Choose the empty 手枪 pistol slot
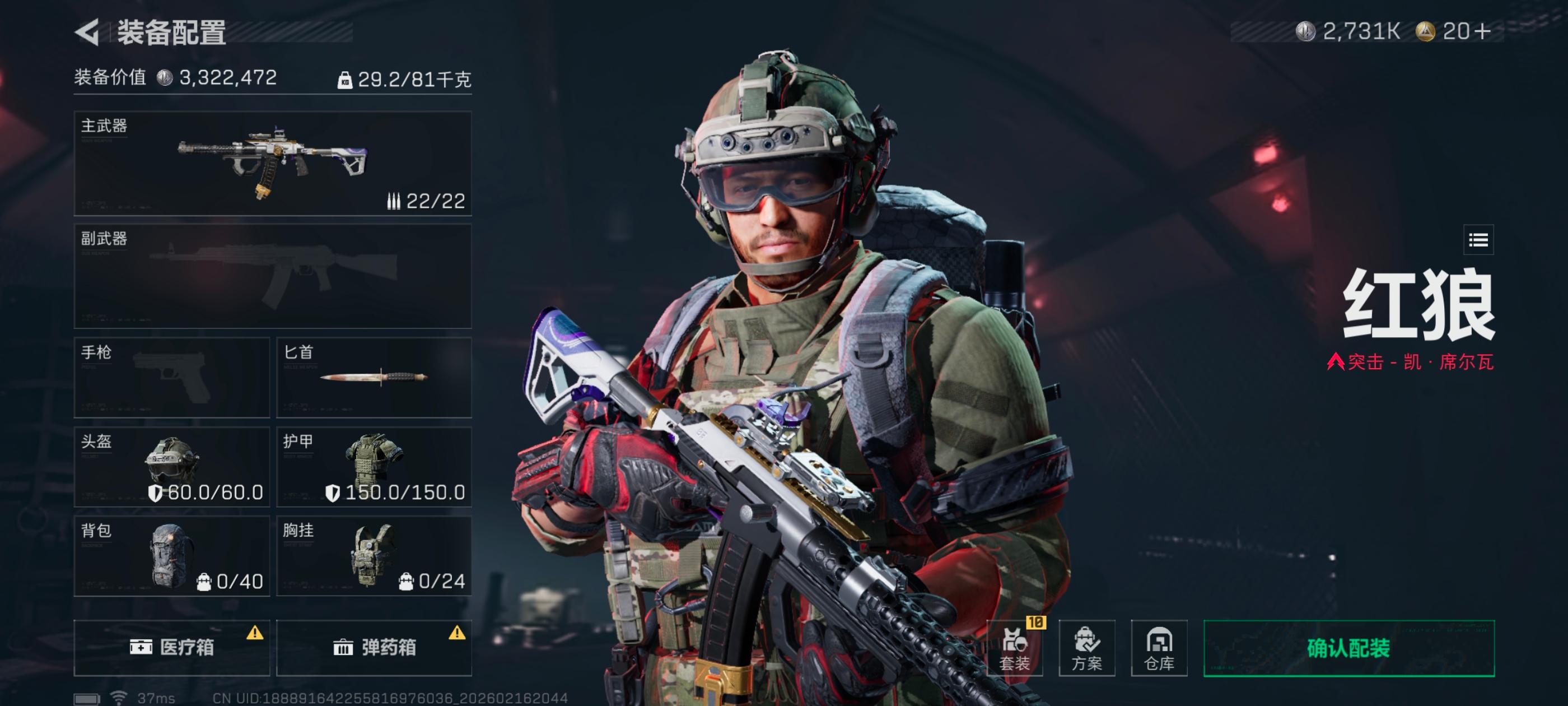The width and height of the screenshot is (1568, 706). [172, 377]
